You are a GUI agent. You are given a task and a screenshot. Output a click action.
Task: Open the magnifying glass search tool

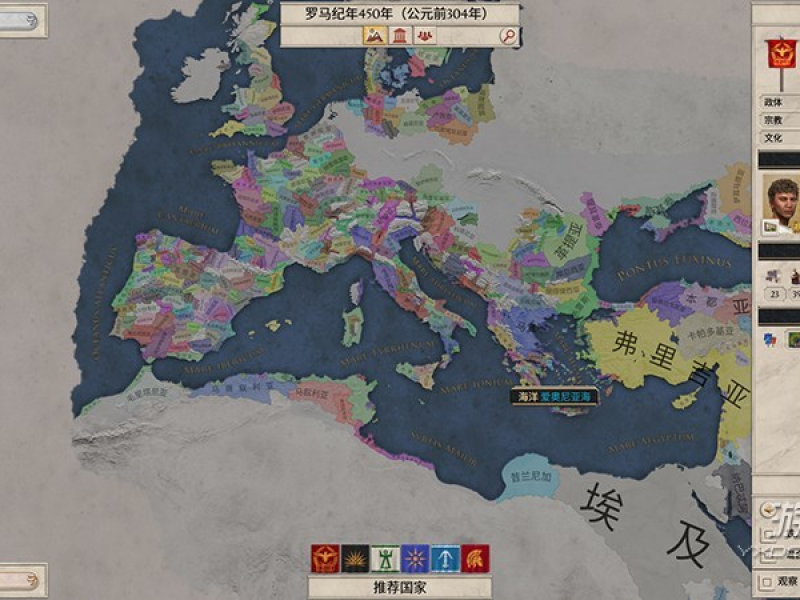click(x=509, y=36)
